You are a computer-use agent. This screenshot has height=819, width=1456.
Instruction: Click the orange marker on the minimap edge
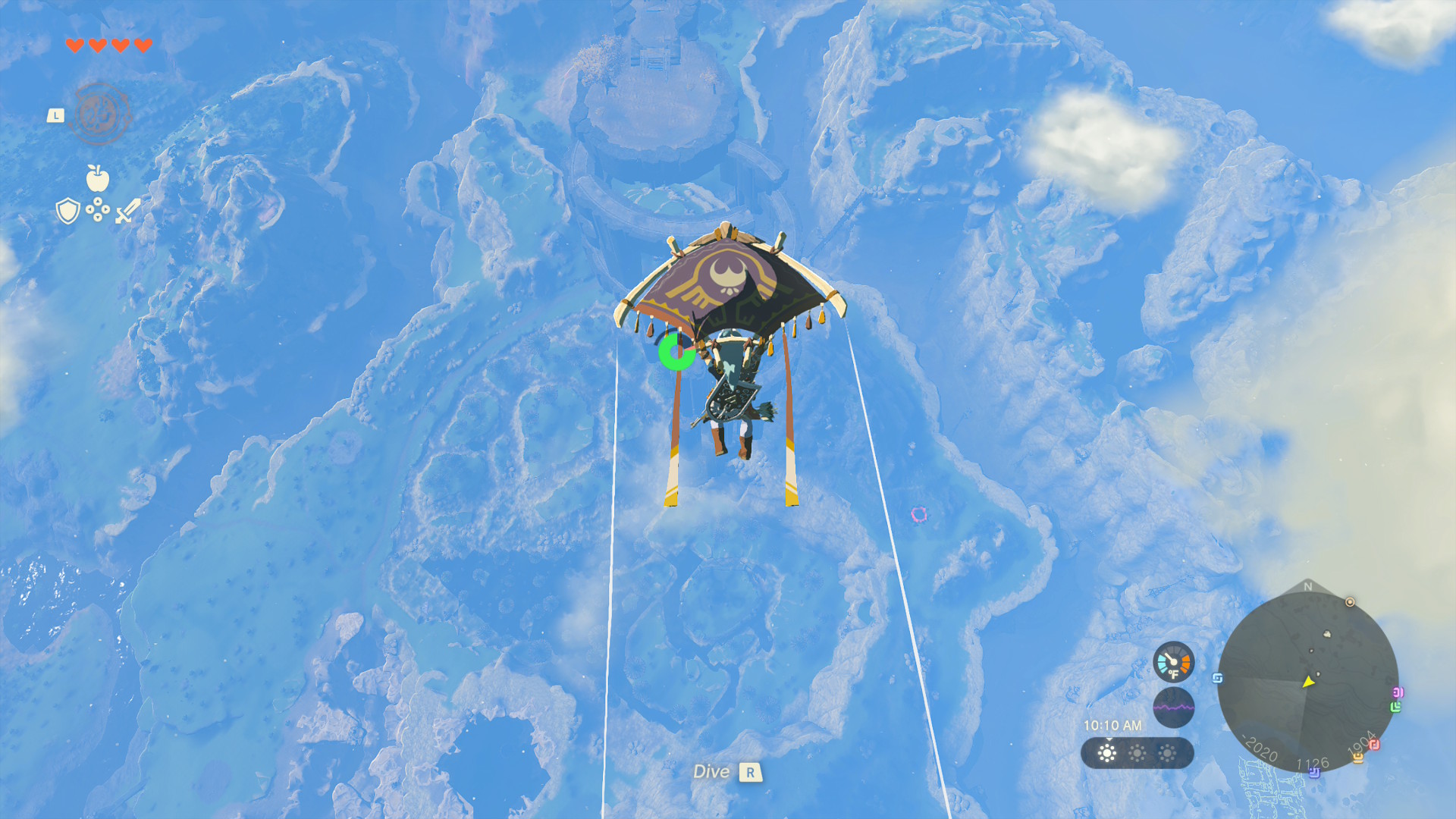point(1357,757)
